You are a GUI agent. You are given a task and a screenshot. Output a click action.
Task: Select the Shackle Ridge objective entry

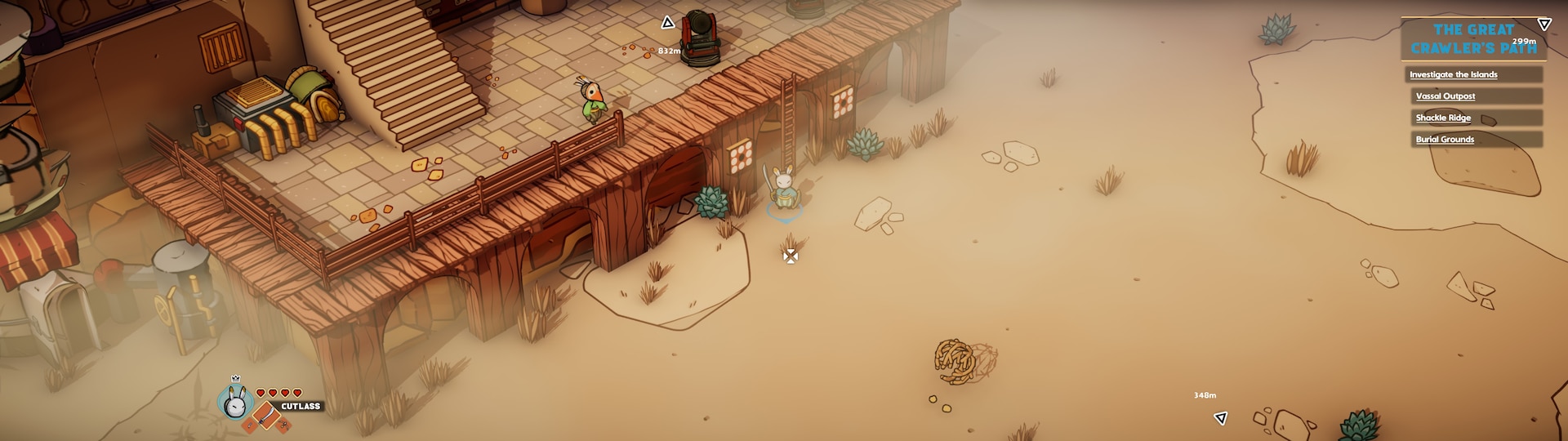[1443, 118]
